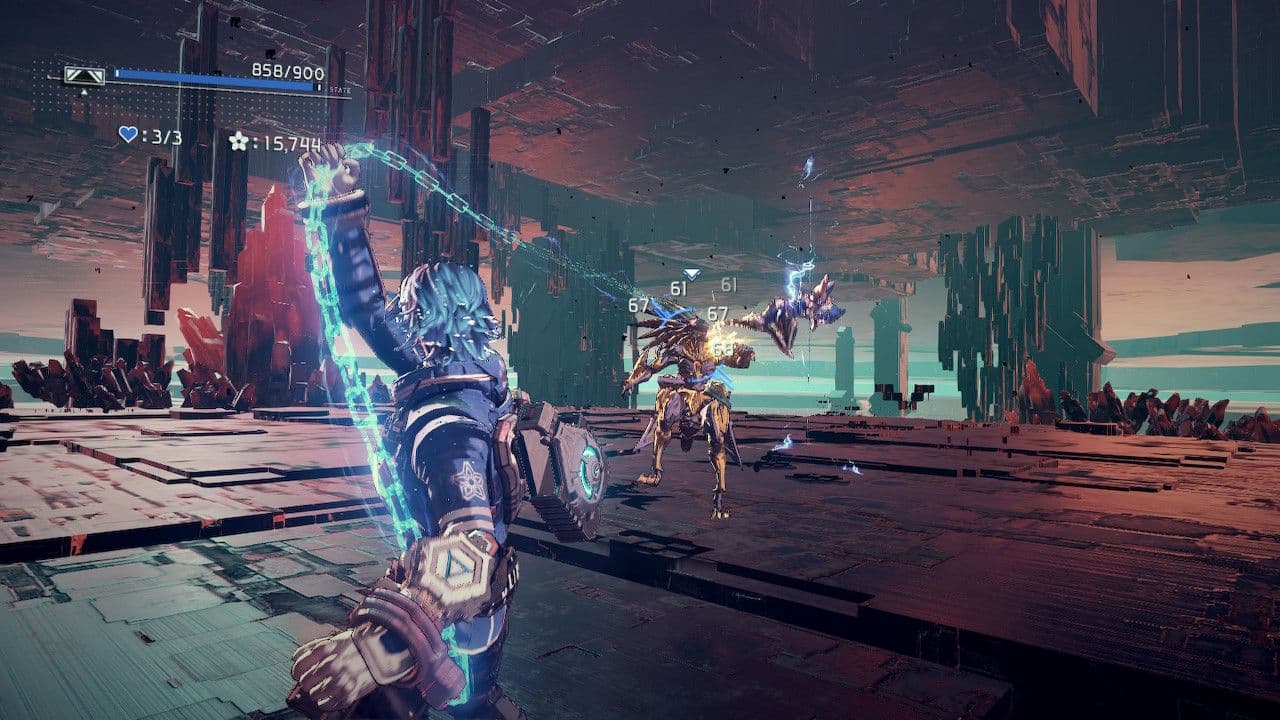Select the black emblem inside the weapon box
This screenshot has width=1280, height=720.
pos(83,78)
